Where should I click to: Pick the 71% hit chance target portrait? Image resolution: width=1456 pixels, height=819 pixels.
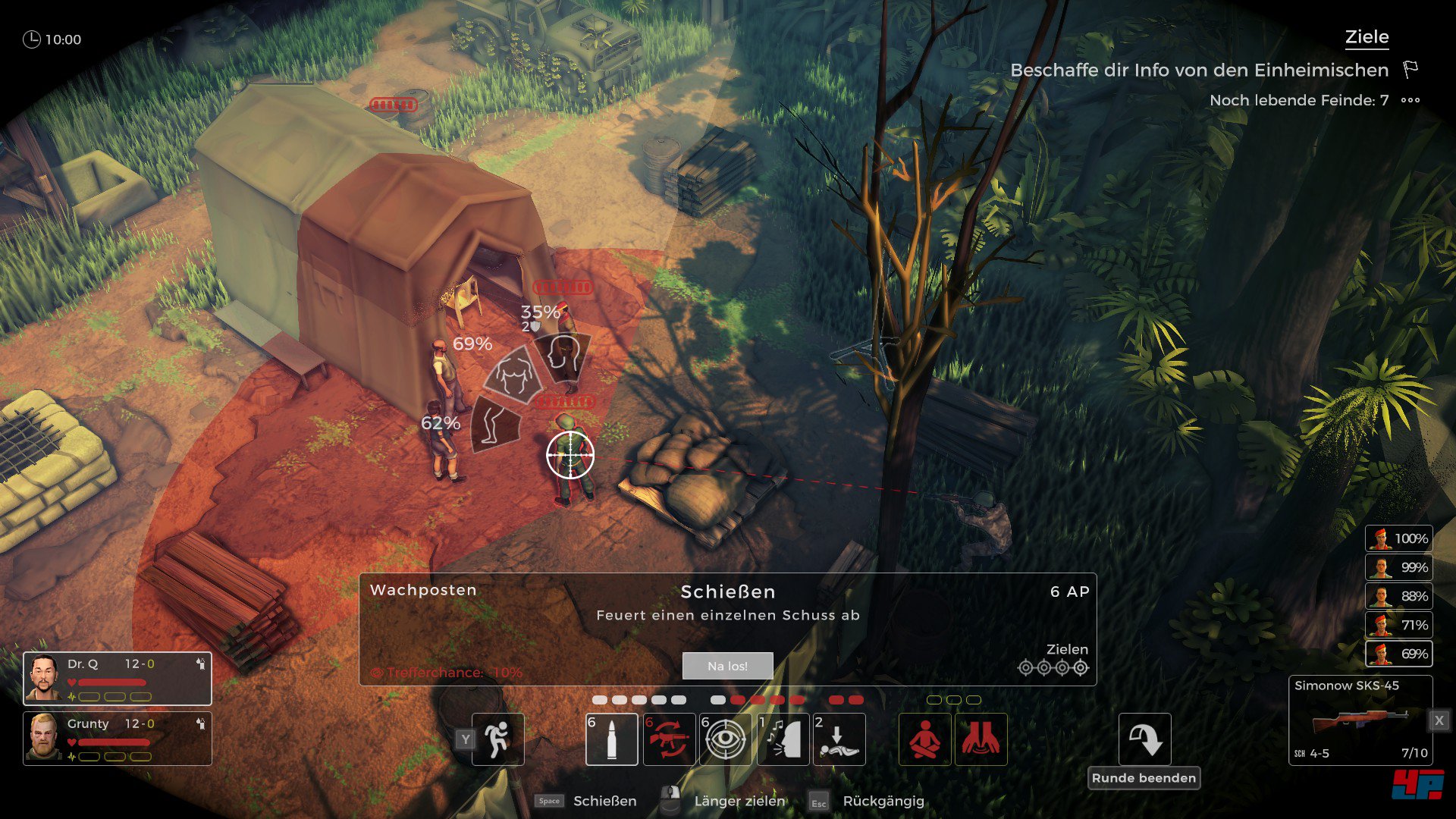tap(1398, 625)
